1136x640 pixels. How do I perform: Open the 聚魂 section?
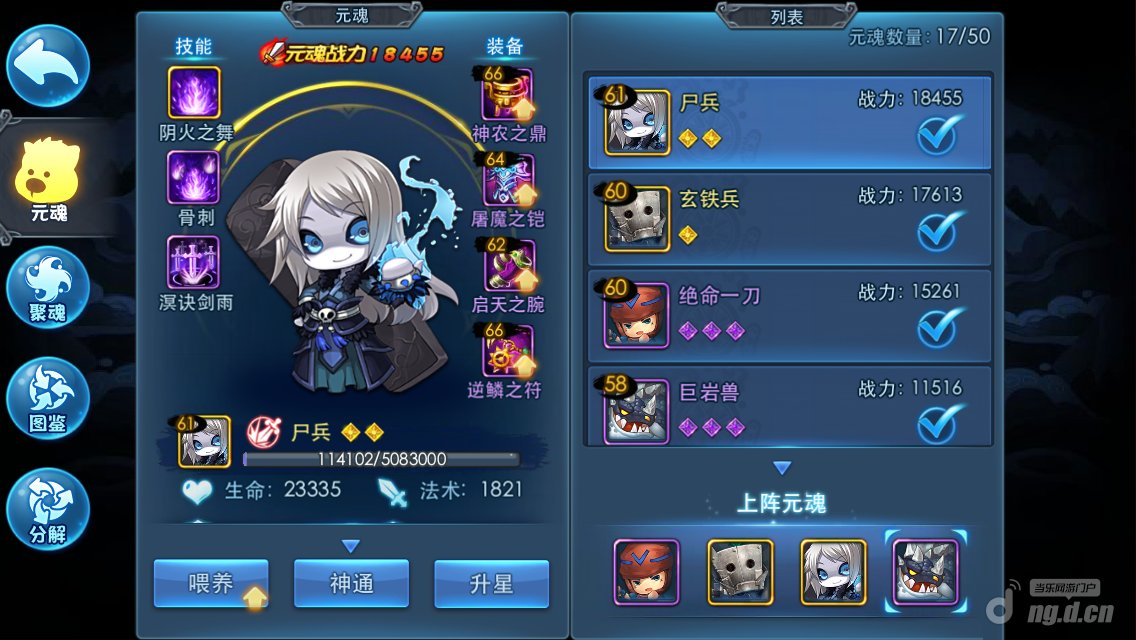pos(48,288)
